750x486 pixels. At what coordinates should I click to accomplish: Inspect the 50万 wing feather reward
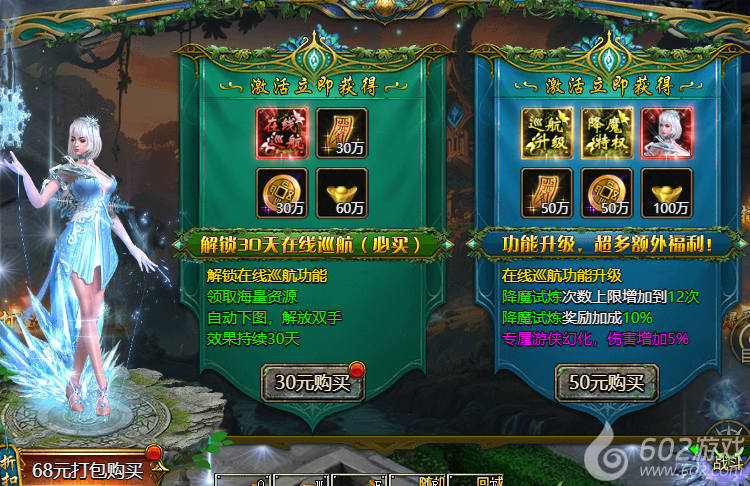pyautogui.click(x=546, y=193)
